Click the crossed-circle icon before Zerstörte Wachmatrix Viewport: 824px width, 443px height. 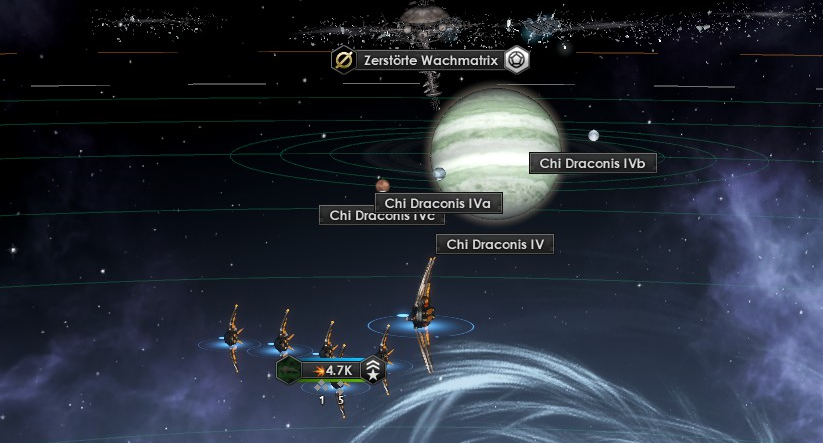[343, 60]
